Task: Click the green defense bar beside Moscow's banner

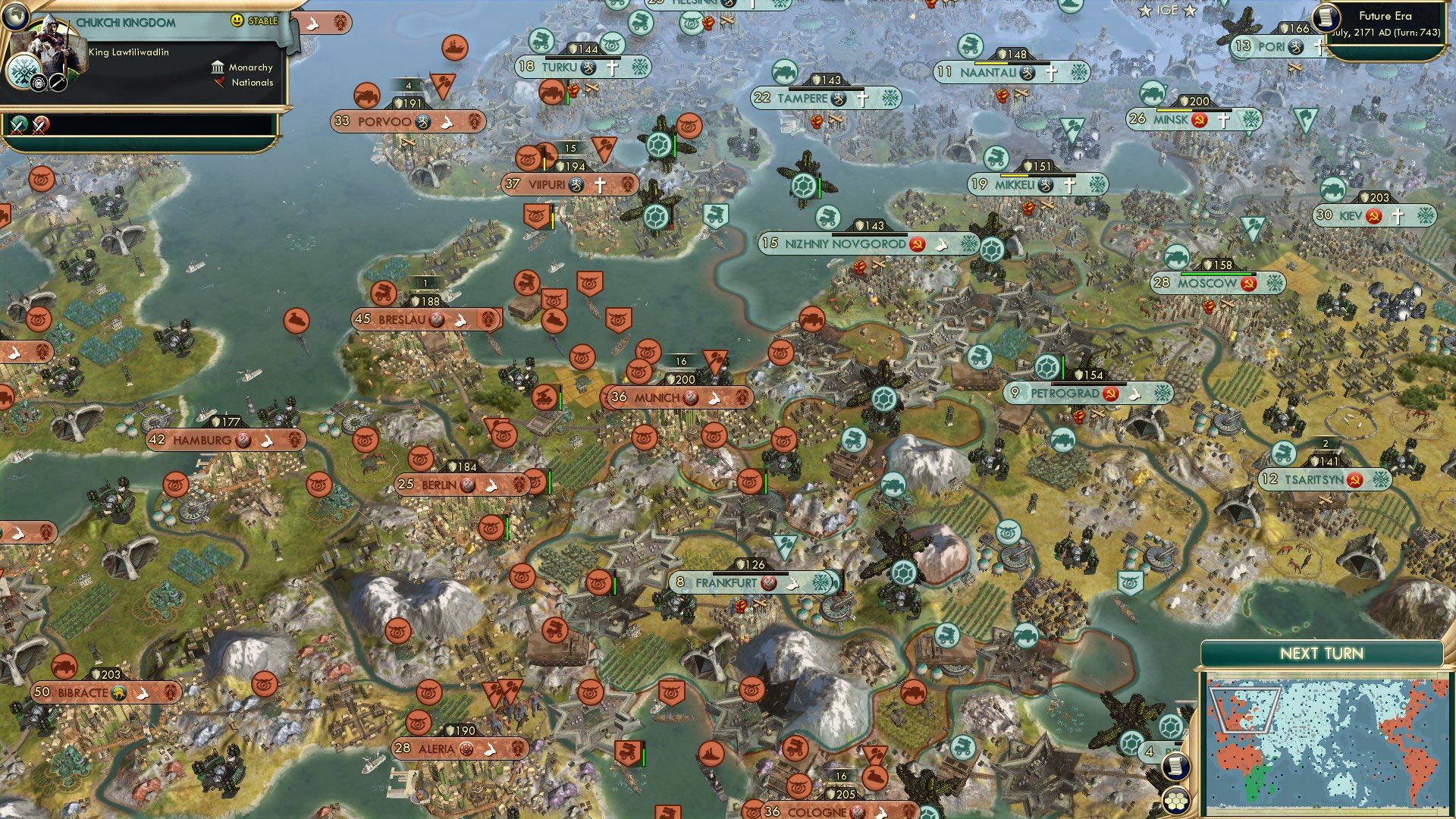Action: point(1216,274)
